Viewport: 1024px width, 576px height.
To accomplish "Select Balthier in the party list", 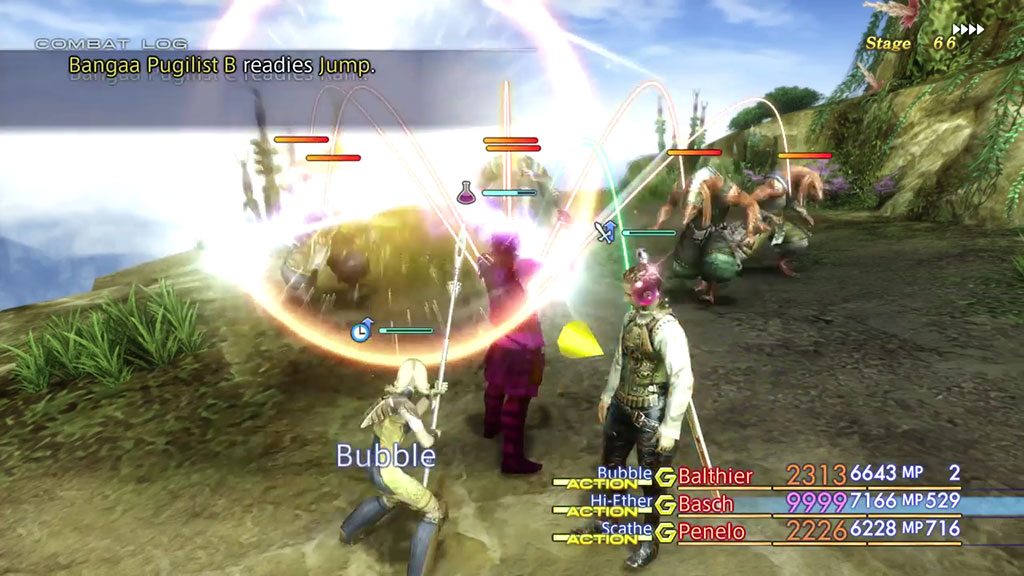I will pyautogui.click(x=715, y=476).
